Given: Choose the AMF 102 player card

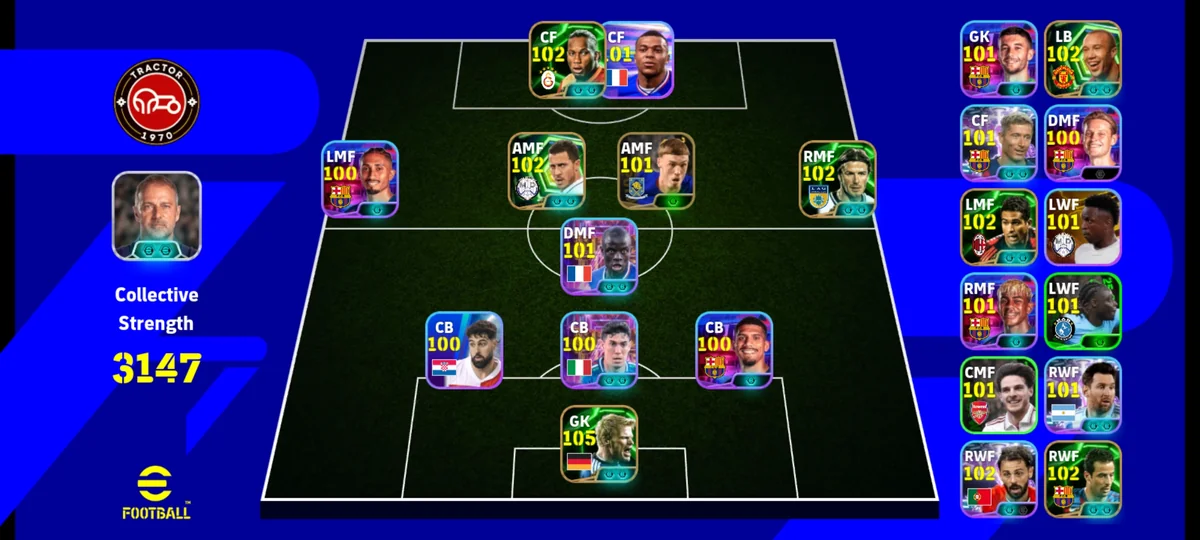Looking at the screenshot, I should coord(546,171).
